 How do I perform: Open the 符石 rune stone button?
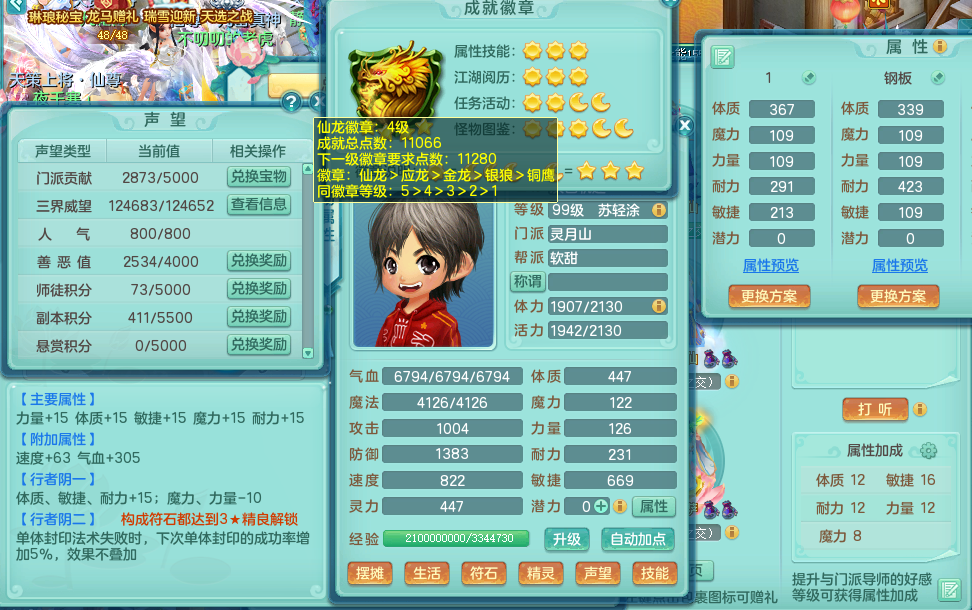[483, 573]
